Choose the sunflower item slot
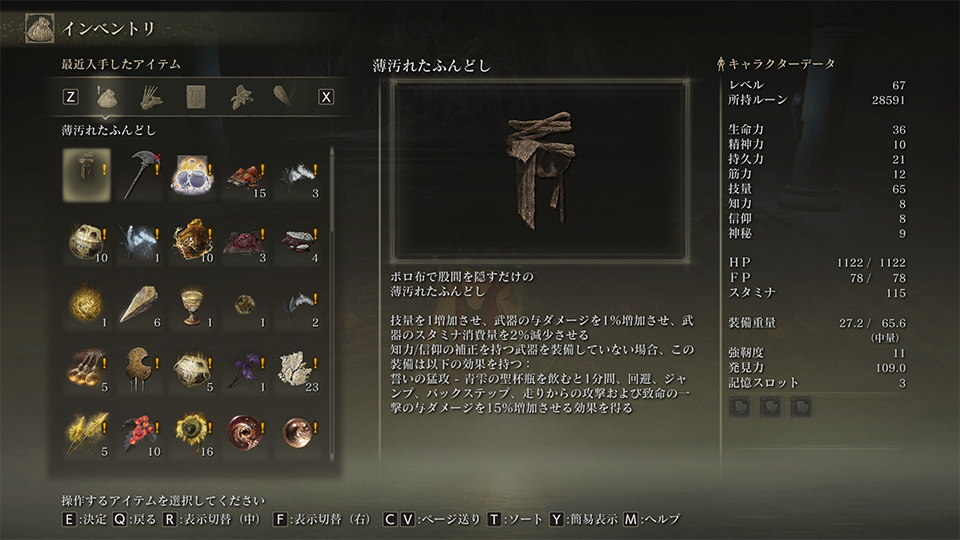Screen dimensions: 960x540 tap(191, 431)
